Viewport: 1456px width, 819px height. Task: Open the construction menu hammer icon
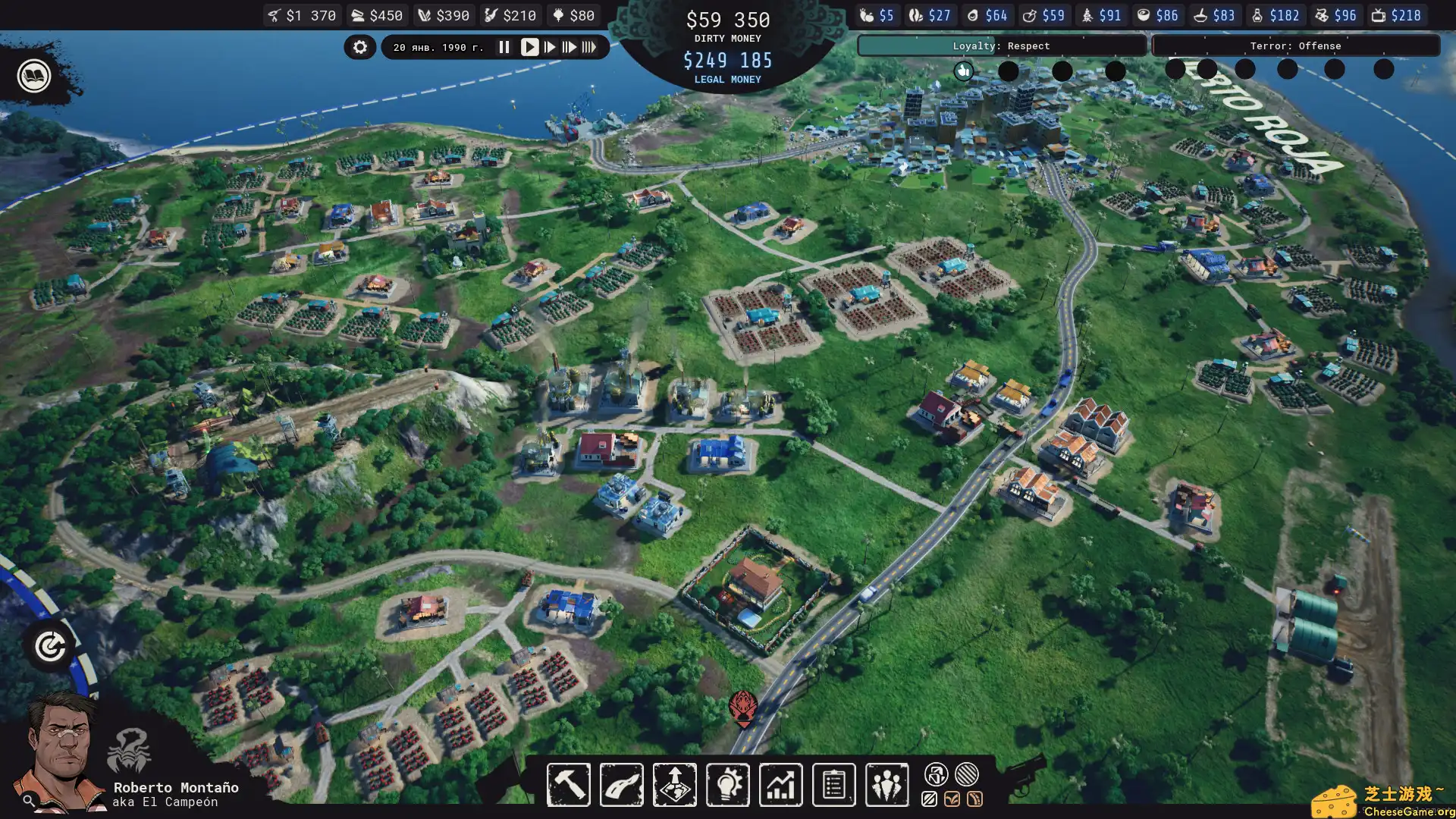569,785
